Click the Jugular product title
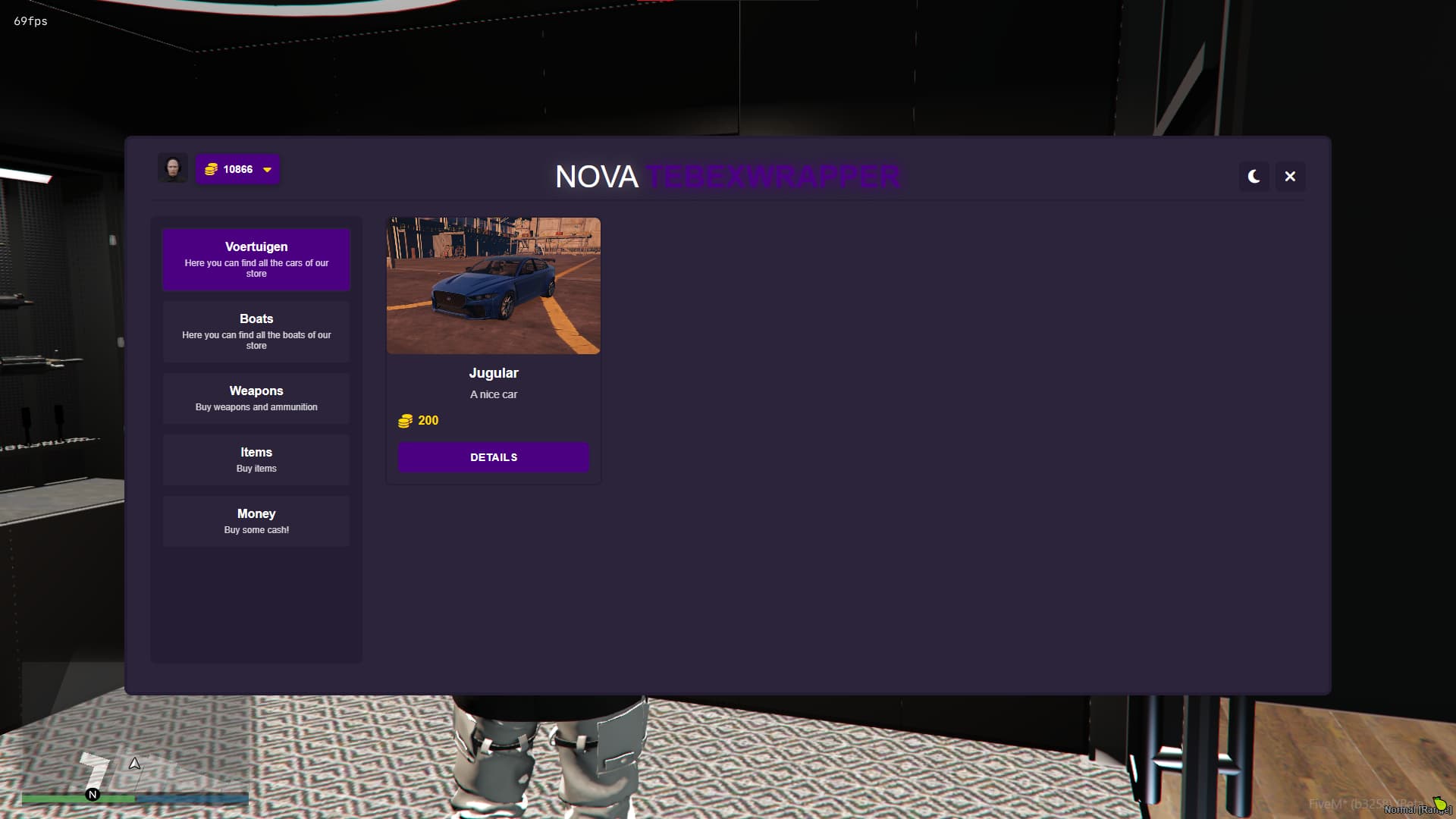Viewport: 1456px width, 819px height. pyautogui.click(x=494, y=372)
